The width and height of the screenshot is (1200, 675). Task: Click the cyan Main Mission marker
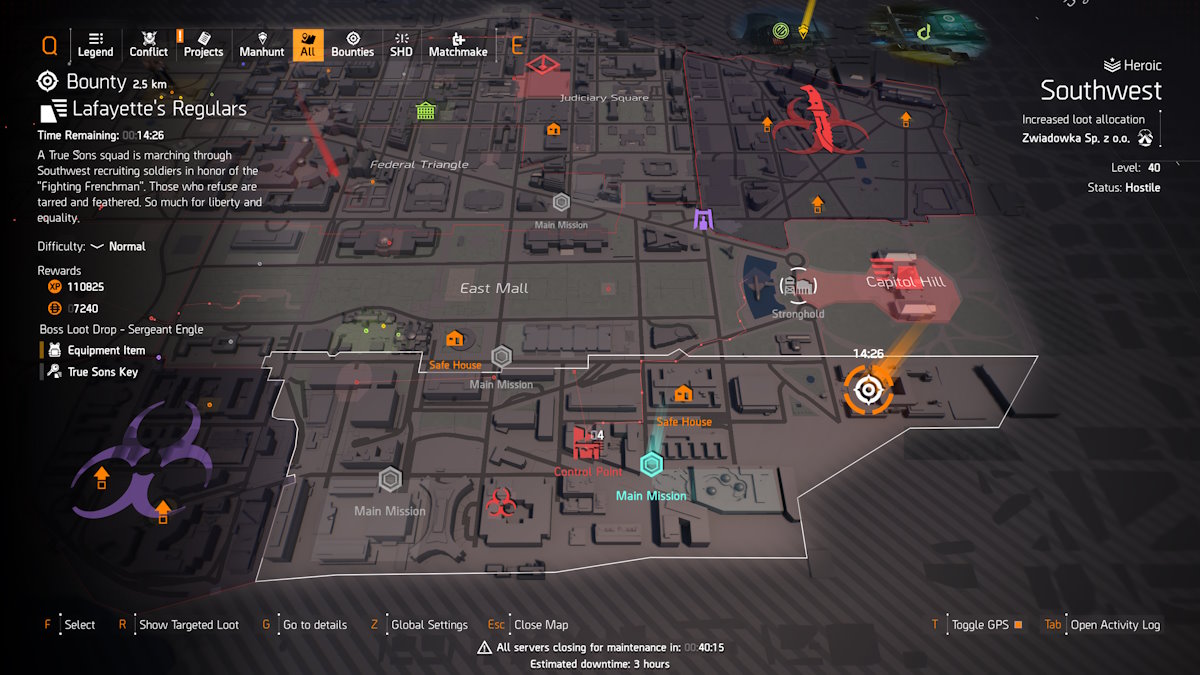(x=652, y=465)
